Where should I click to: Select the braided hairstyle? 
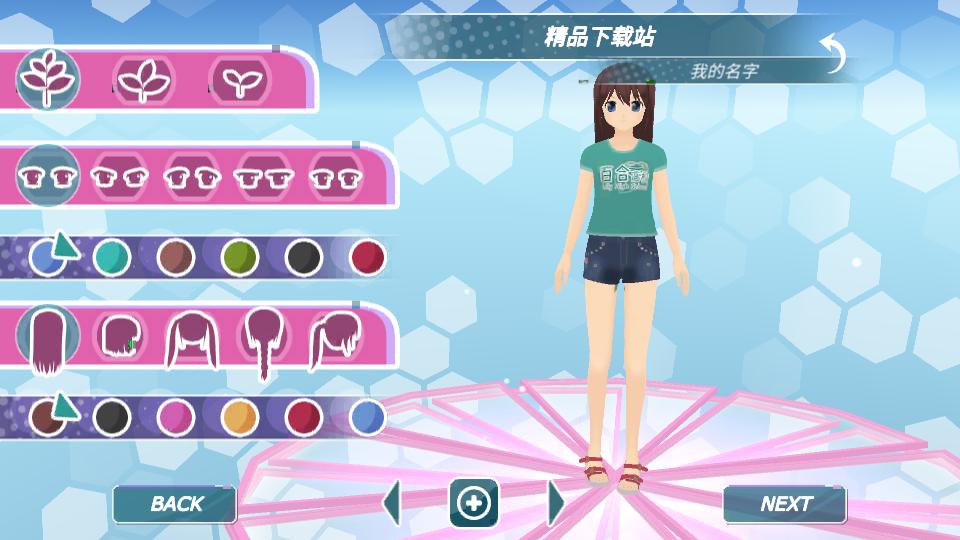tap(263, 340)
